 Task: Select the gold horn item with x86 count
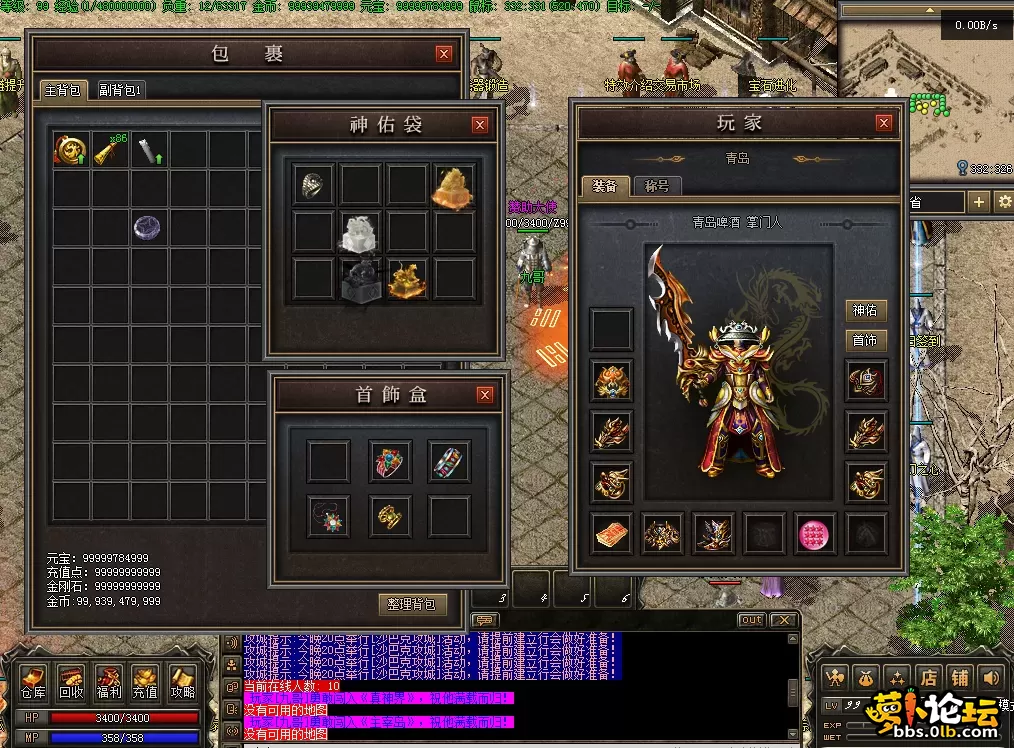(109, 150)
